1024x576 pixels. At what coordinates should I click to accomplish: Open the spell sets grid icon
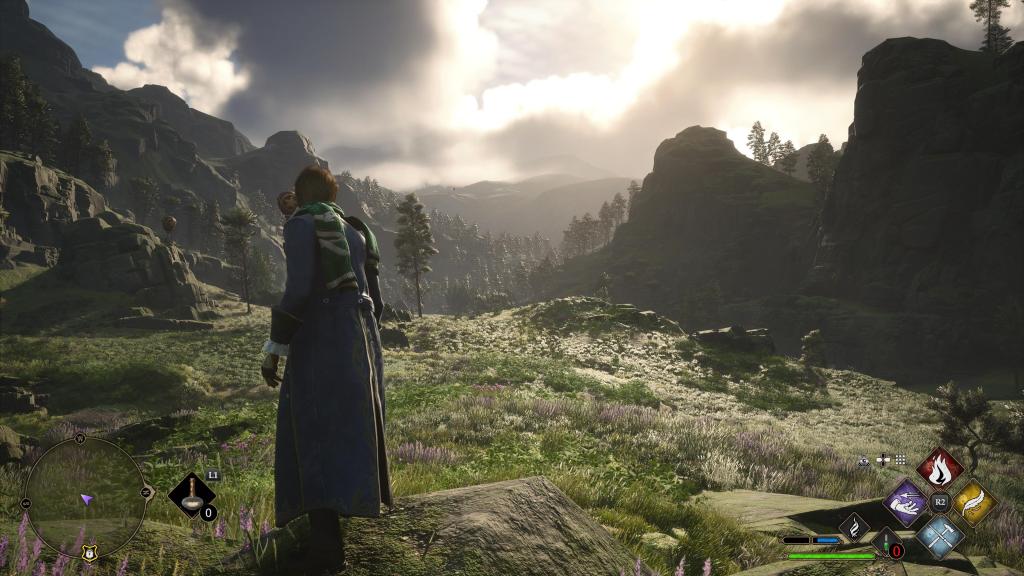[900, 460]
